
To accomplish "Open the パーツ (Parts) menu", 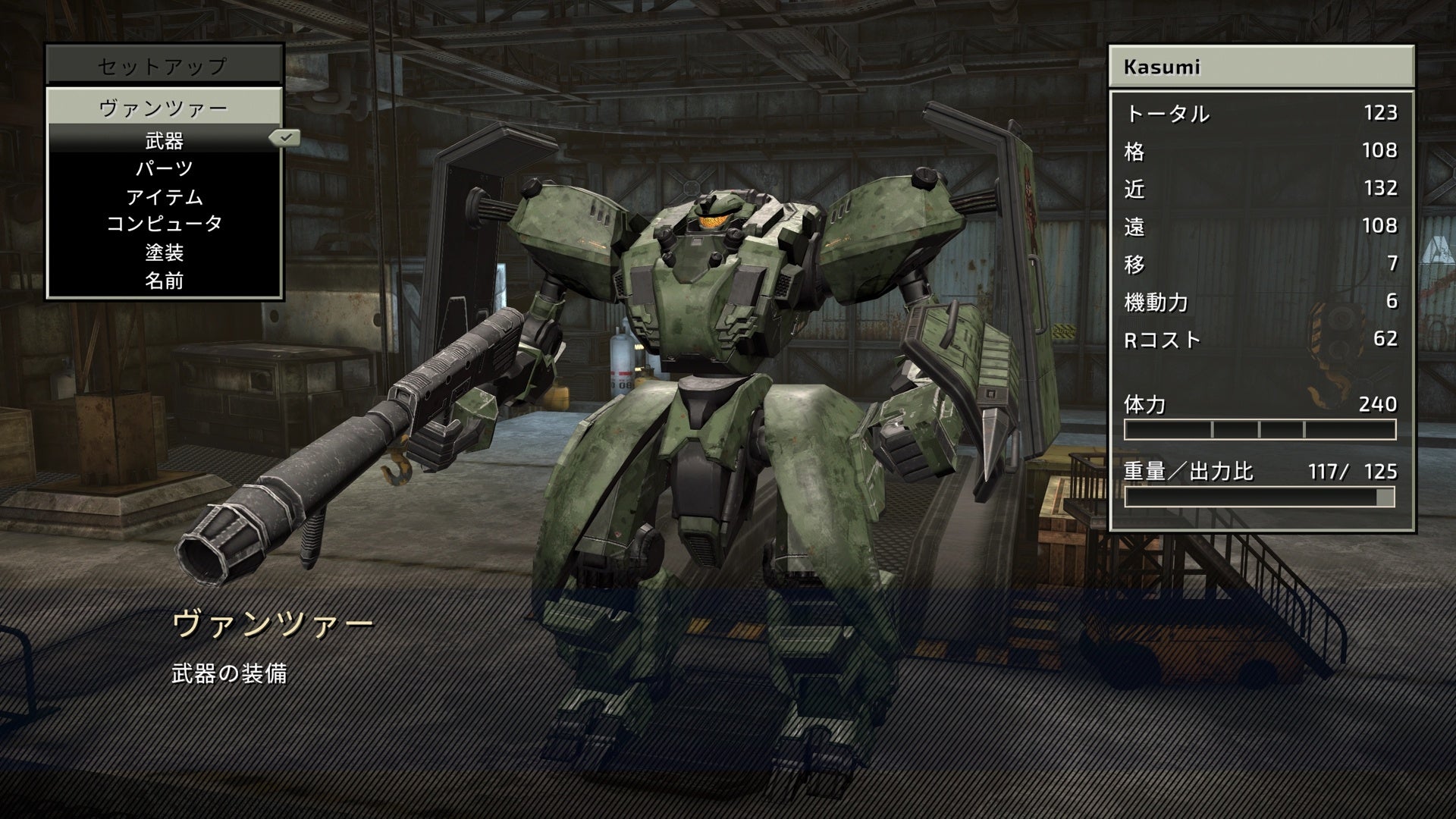I will click(165, 168).
